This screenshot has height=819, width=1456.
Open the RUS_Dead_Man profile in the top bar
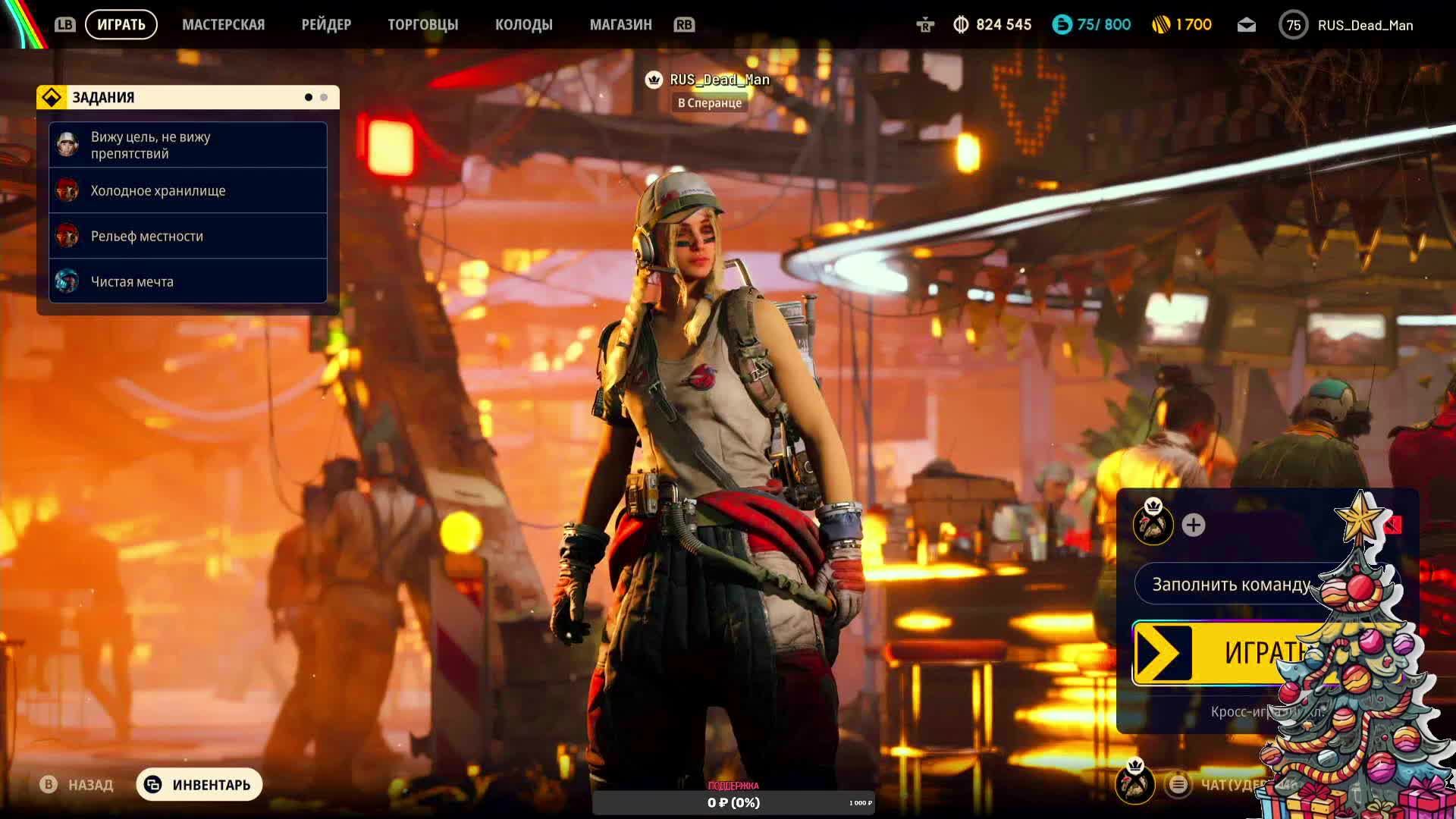click(x=1346, y=25)
